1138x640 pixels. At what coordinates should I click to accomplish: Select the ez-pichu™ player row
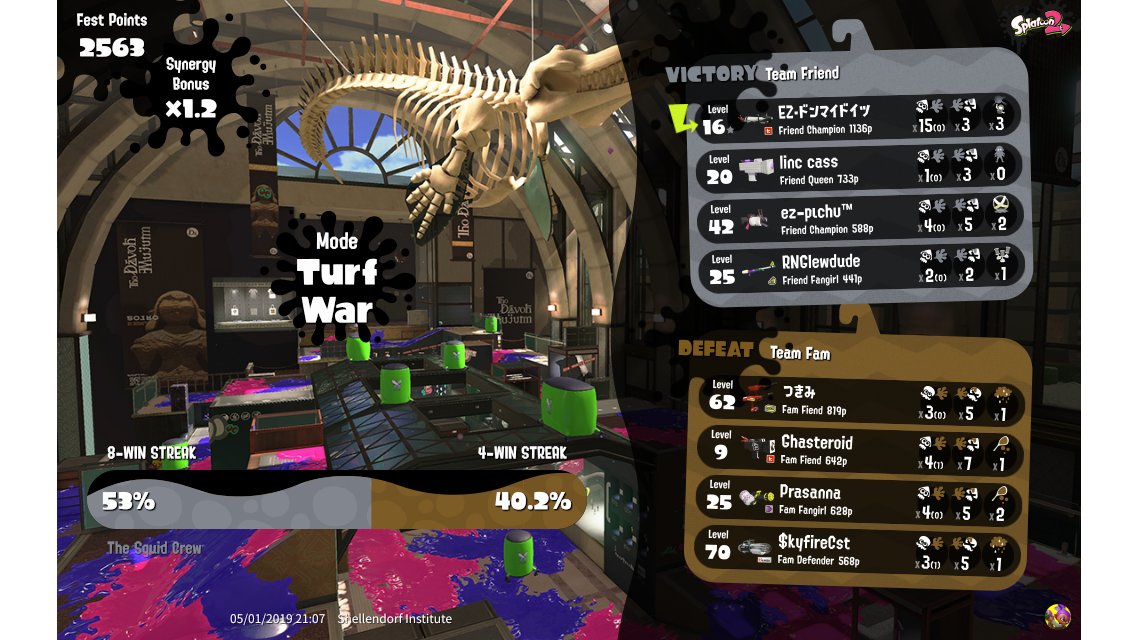860,219
